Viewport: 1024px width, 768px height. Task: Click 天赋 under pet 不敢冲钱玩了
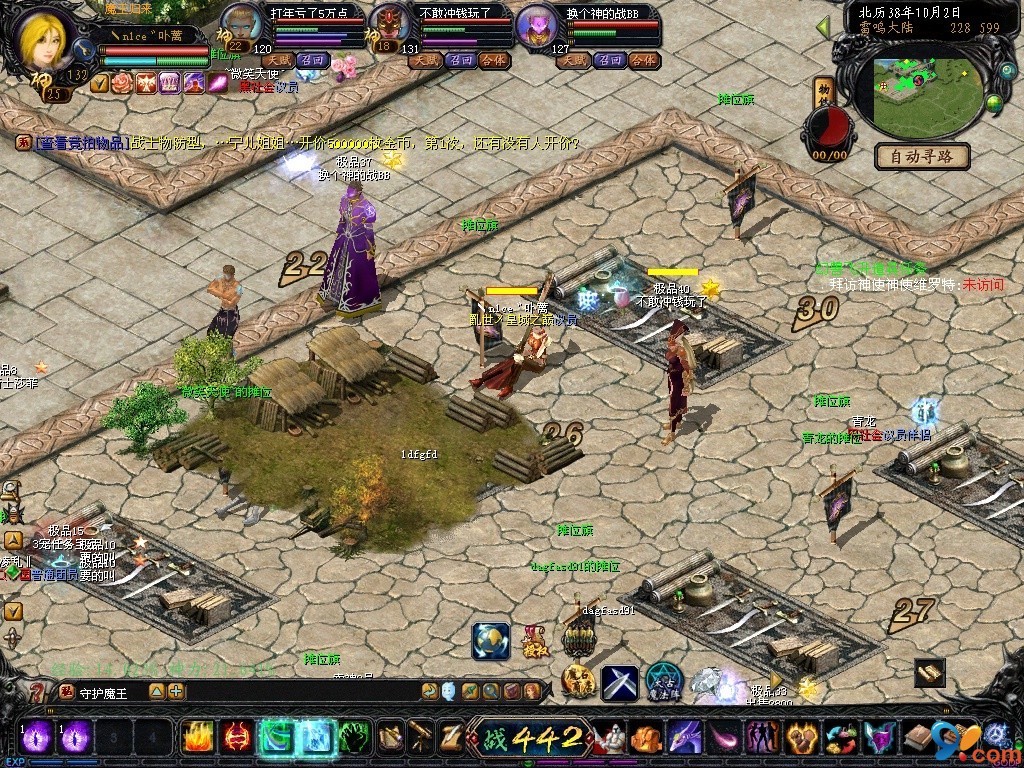425,60
